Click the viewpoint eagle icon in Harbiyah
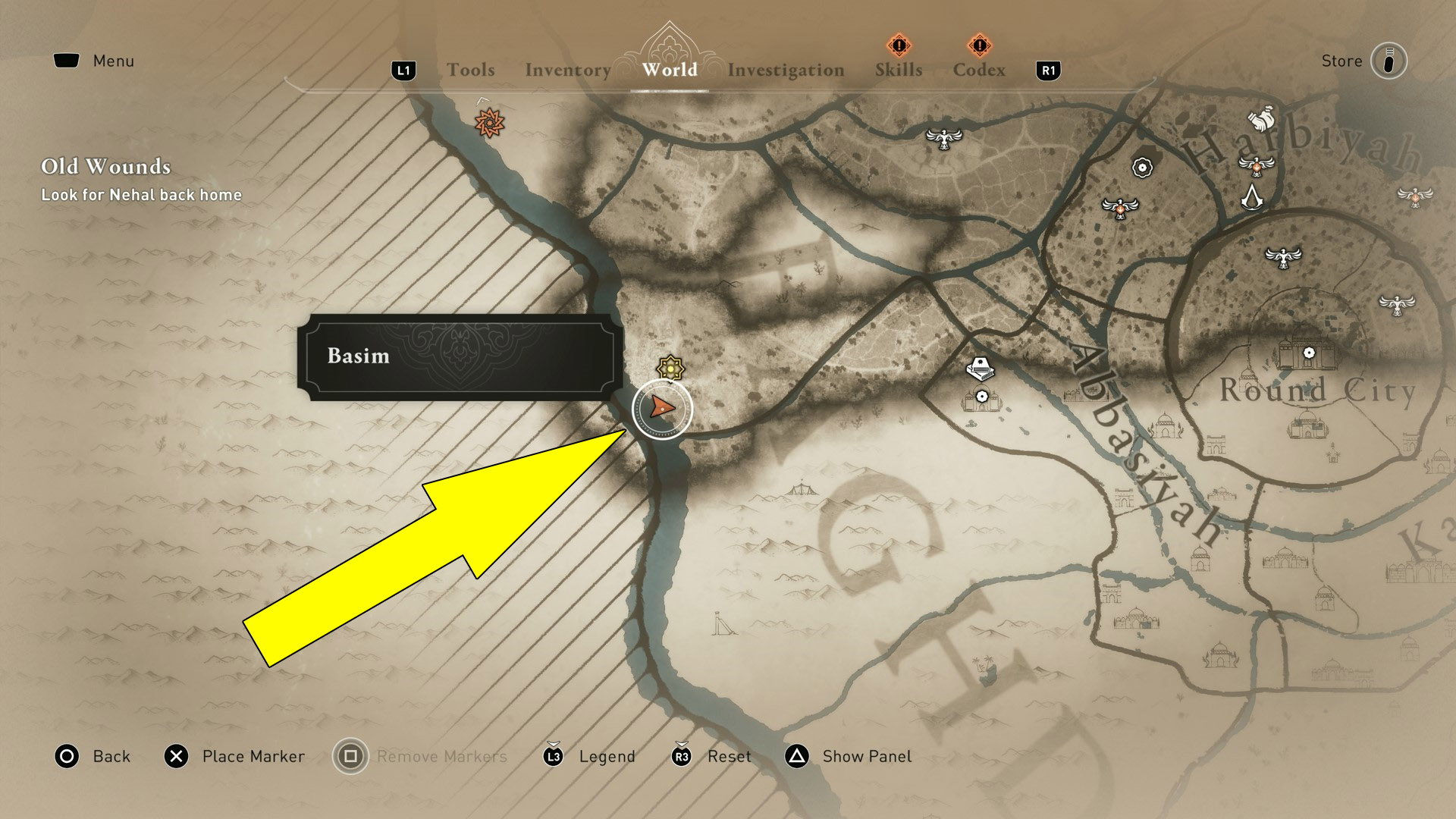 pyautogui.click(x=1257, y=168)
